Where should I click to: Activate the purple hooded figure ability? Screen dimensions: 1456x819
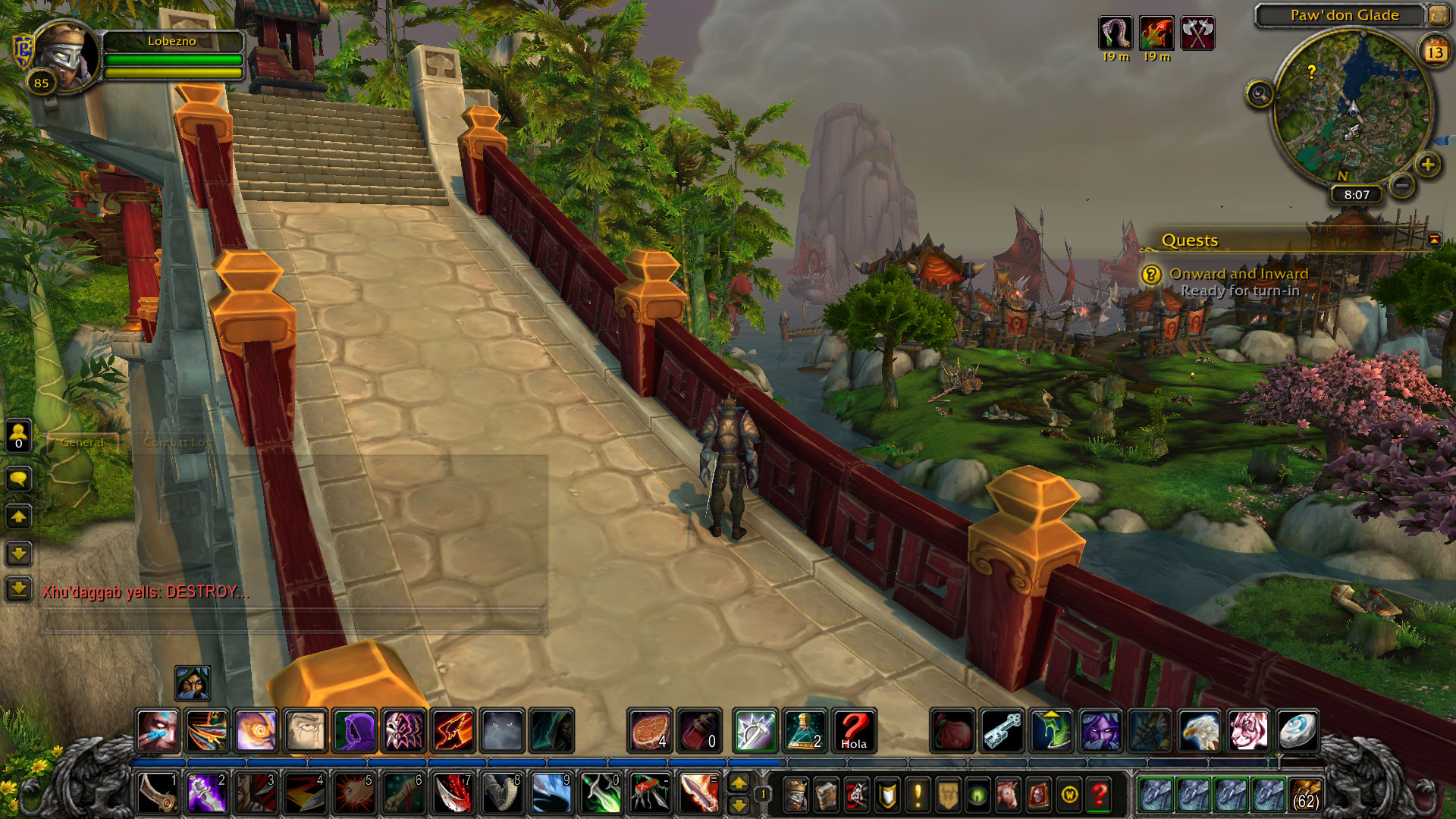(354, 731)
